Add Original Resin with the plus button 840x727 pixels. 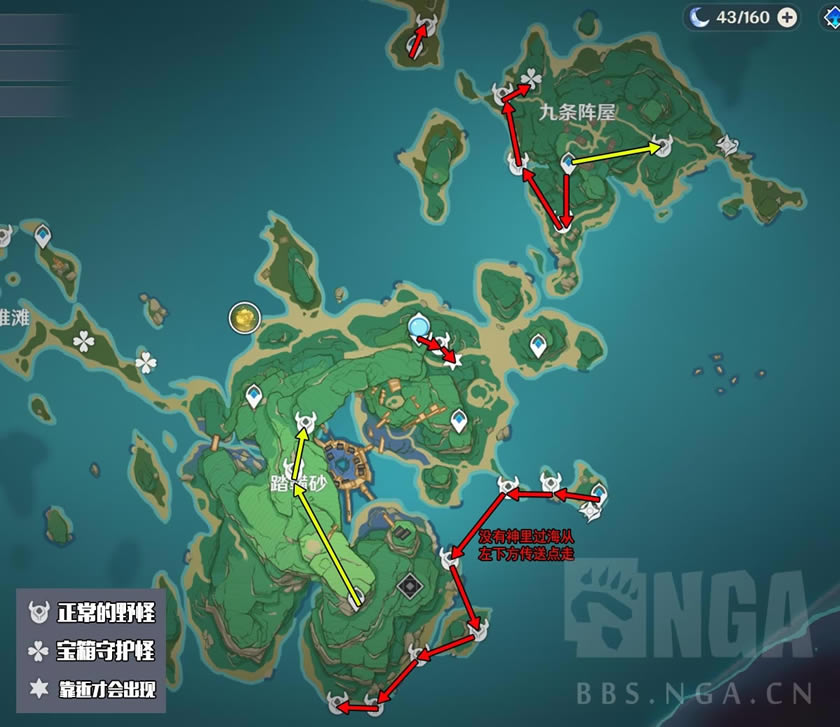[788, 17]
